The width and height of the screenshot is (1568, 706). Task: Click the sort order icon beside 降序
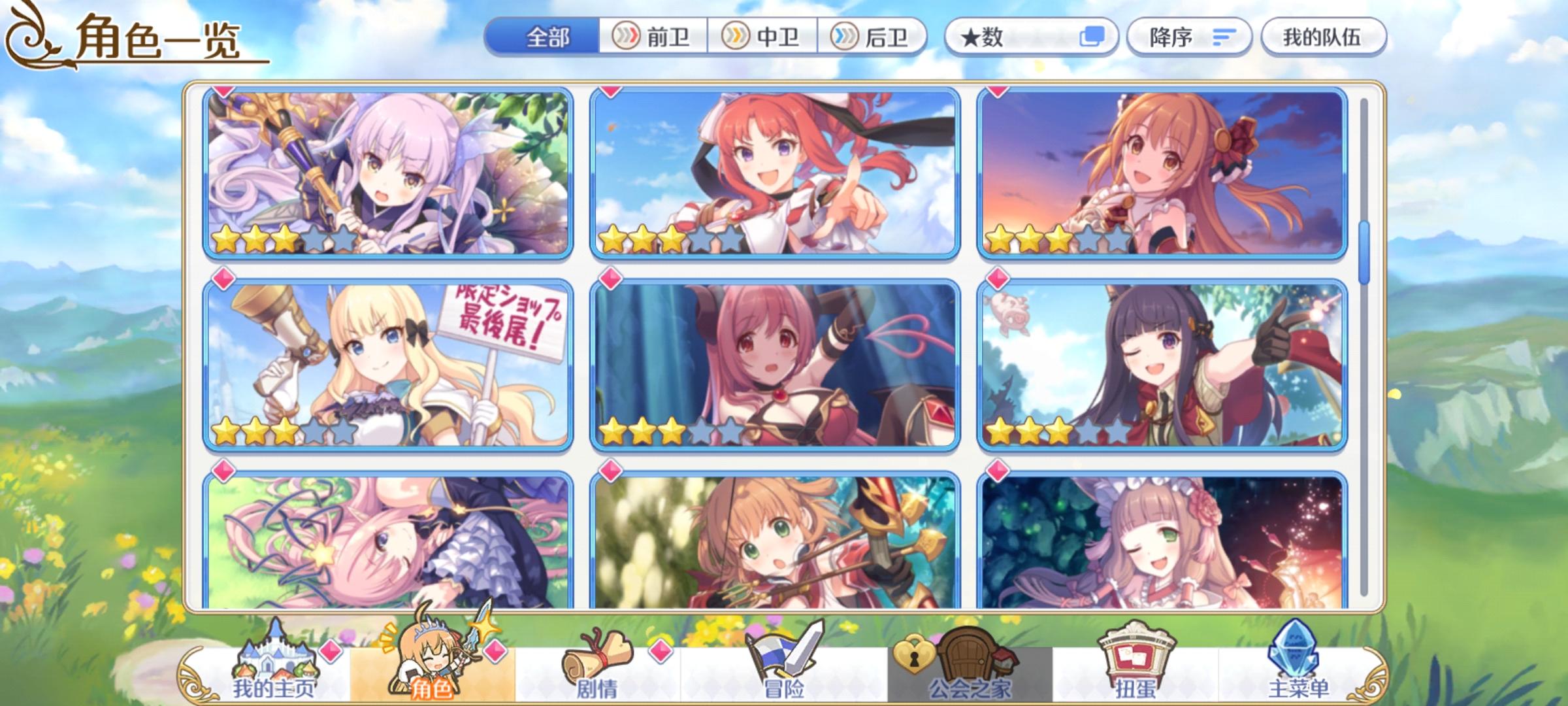1224,37
